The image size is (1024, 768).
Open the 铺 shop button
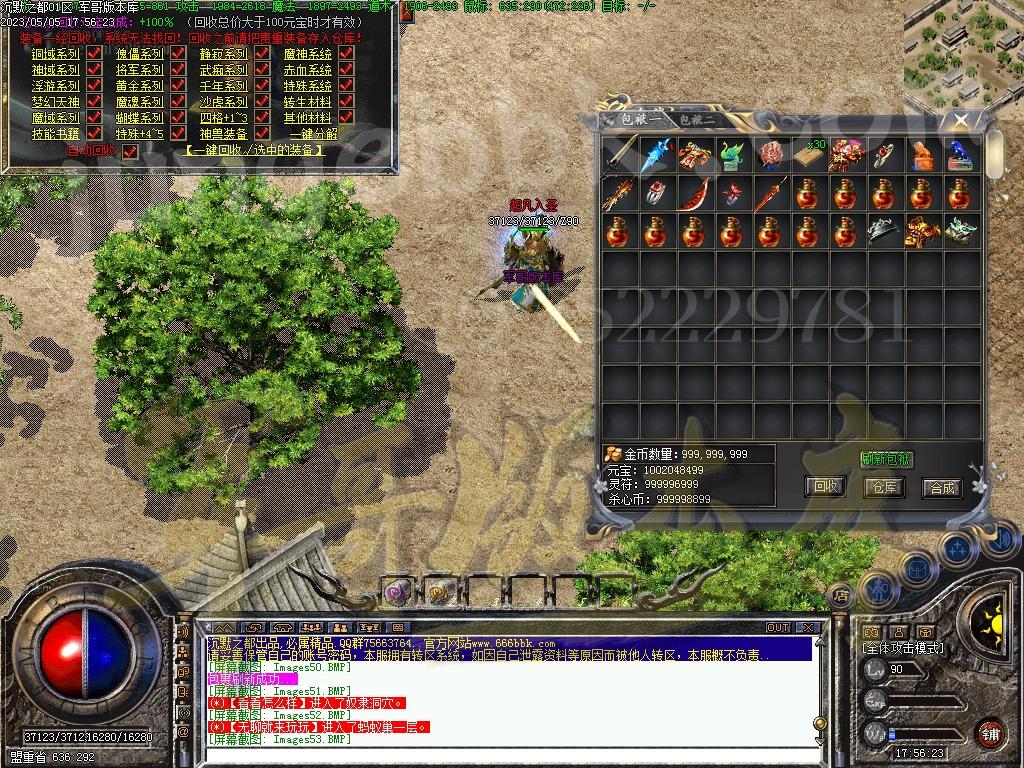point(991,732)
